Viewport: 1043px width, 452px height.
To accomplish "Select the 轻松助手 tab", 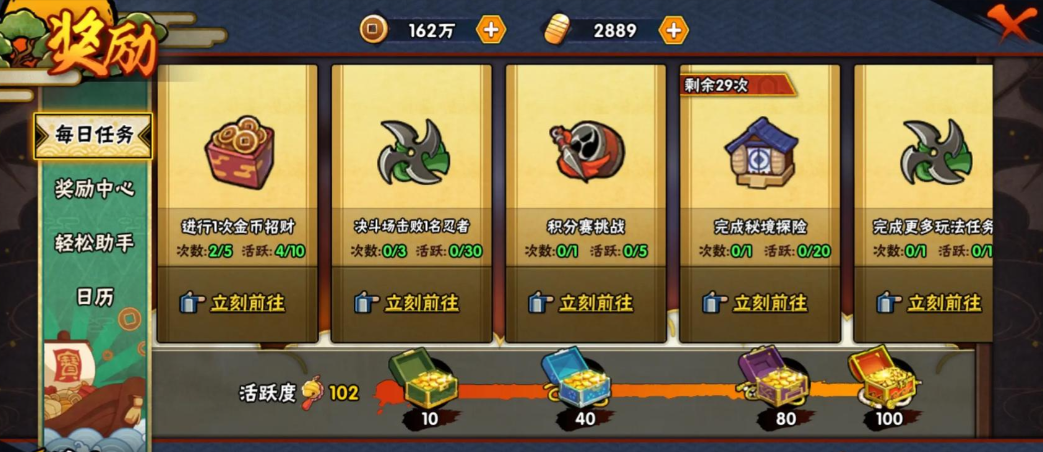I will [x=94, y=242].
